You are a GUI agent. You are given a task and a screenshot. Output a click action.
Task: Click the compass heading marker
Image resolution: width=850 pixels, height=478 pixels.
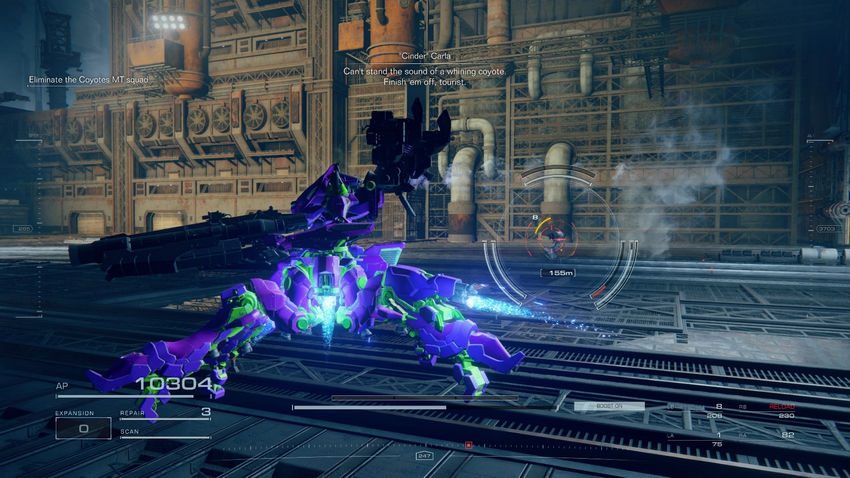point(424,456)
